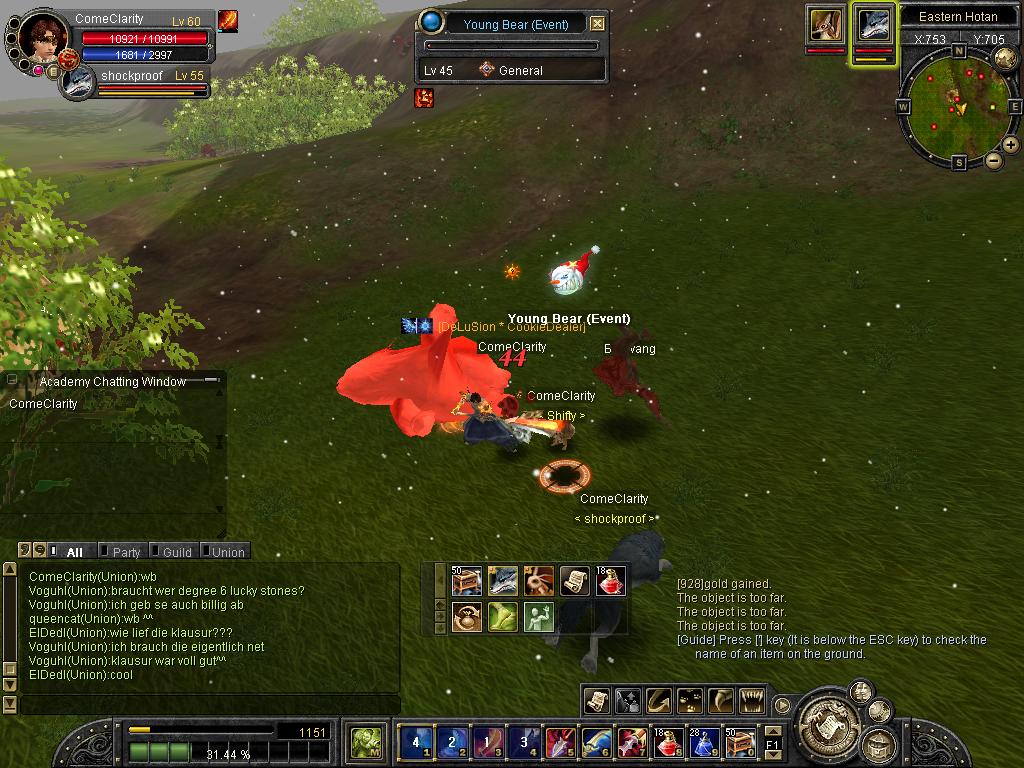The width and height of the screenshot is (1024, 768).
Task: Use the blue mana potion in hotbar
Action: (704, 742)
